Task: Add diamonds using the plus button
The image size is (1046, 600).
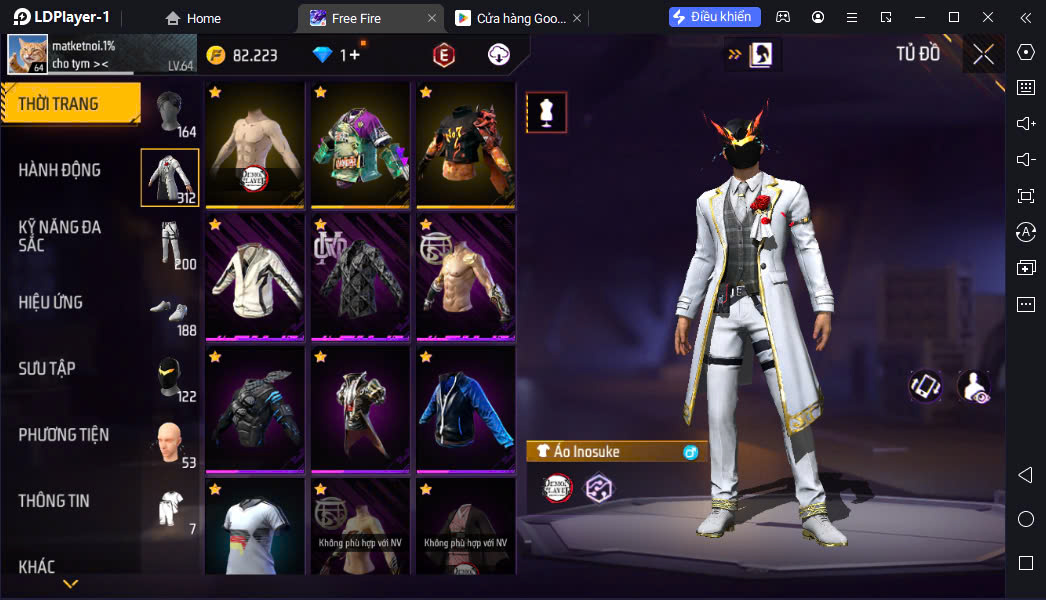Action: pyautogui.click(x=354, y=55)
